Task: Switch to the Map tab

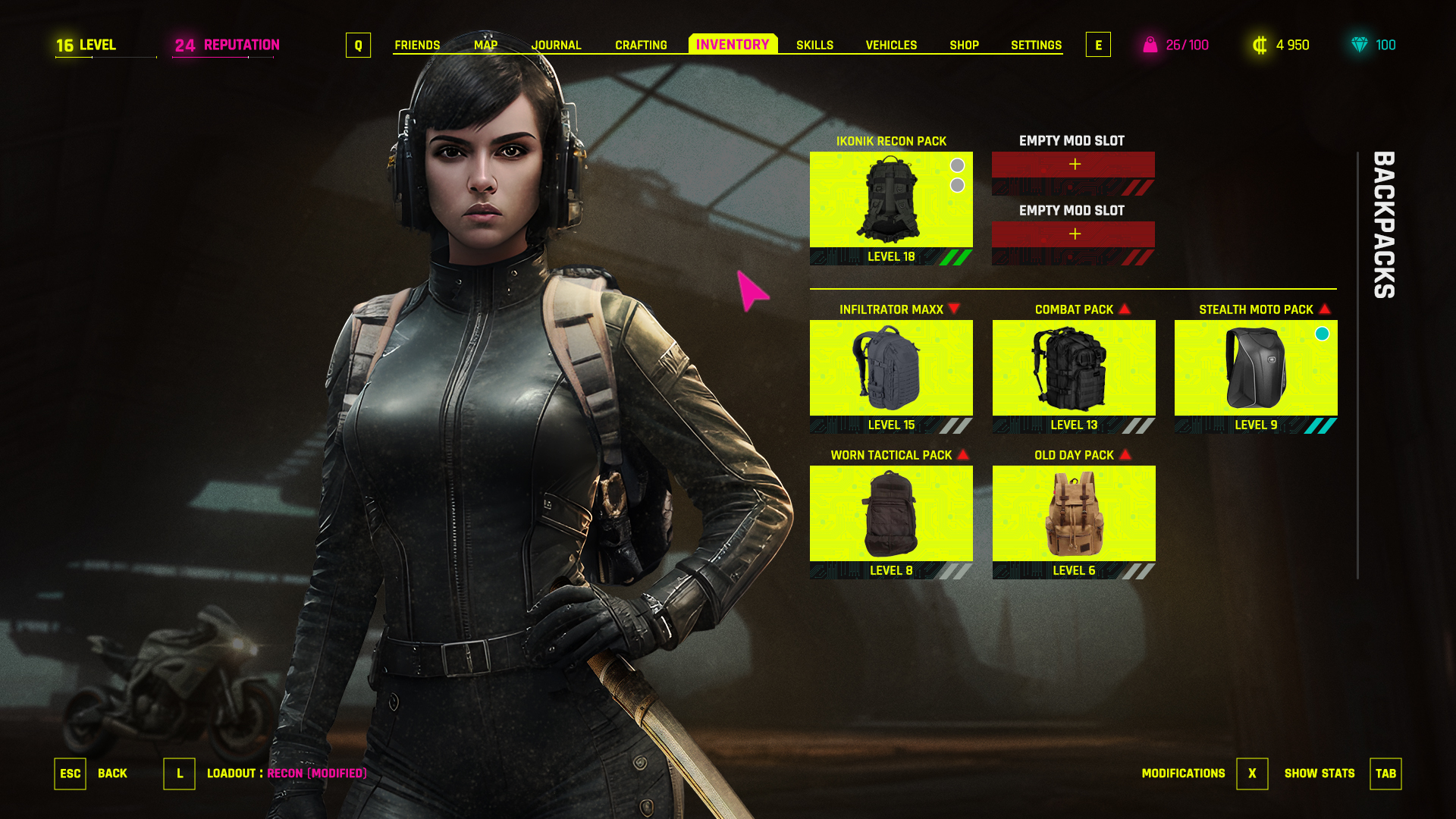Action: click(485, 45)
